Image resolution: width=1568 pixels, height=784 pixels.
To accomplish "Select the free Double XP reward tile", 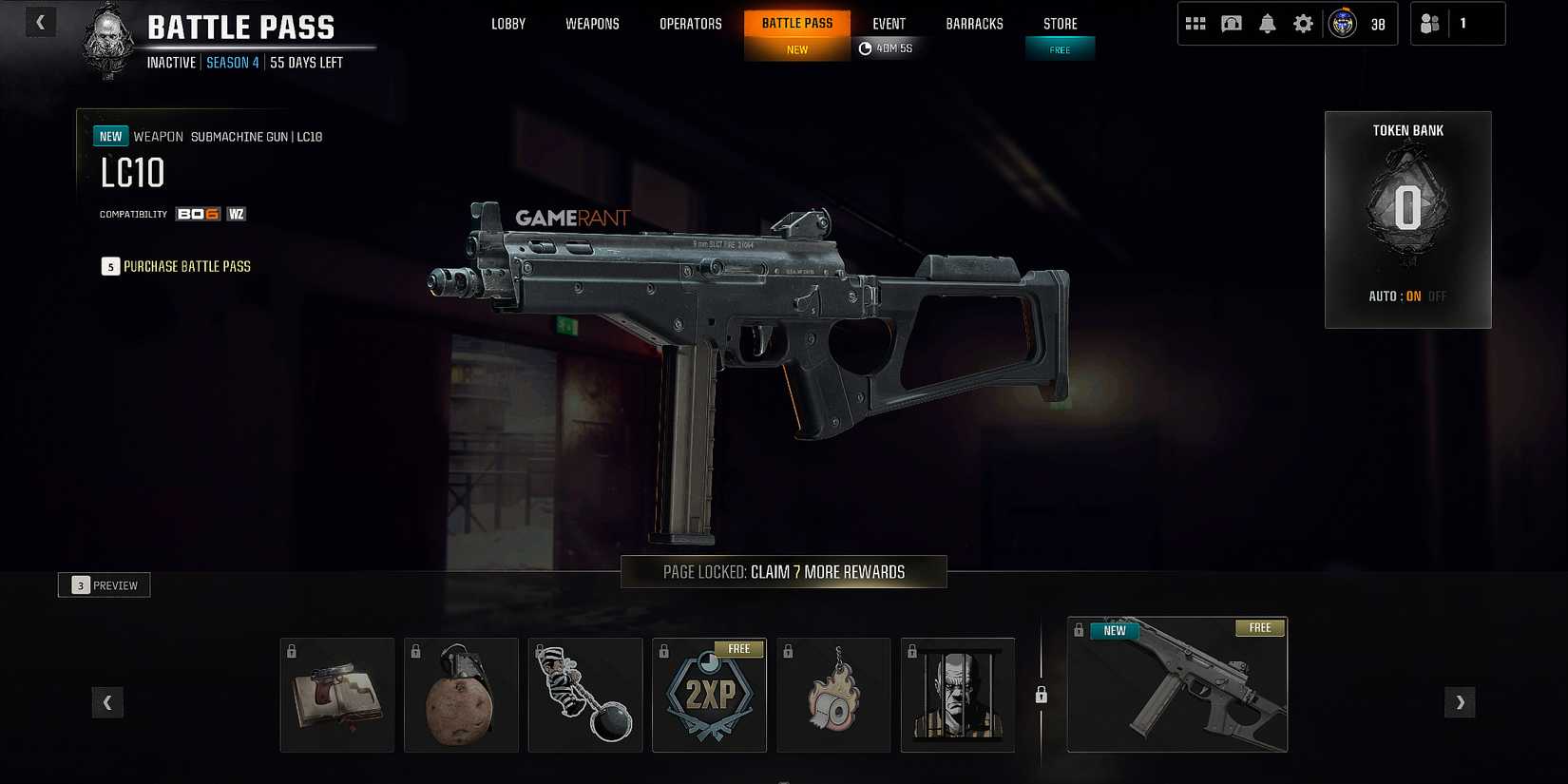I will point(709,695).
